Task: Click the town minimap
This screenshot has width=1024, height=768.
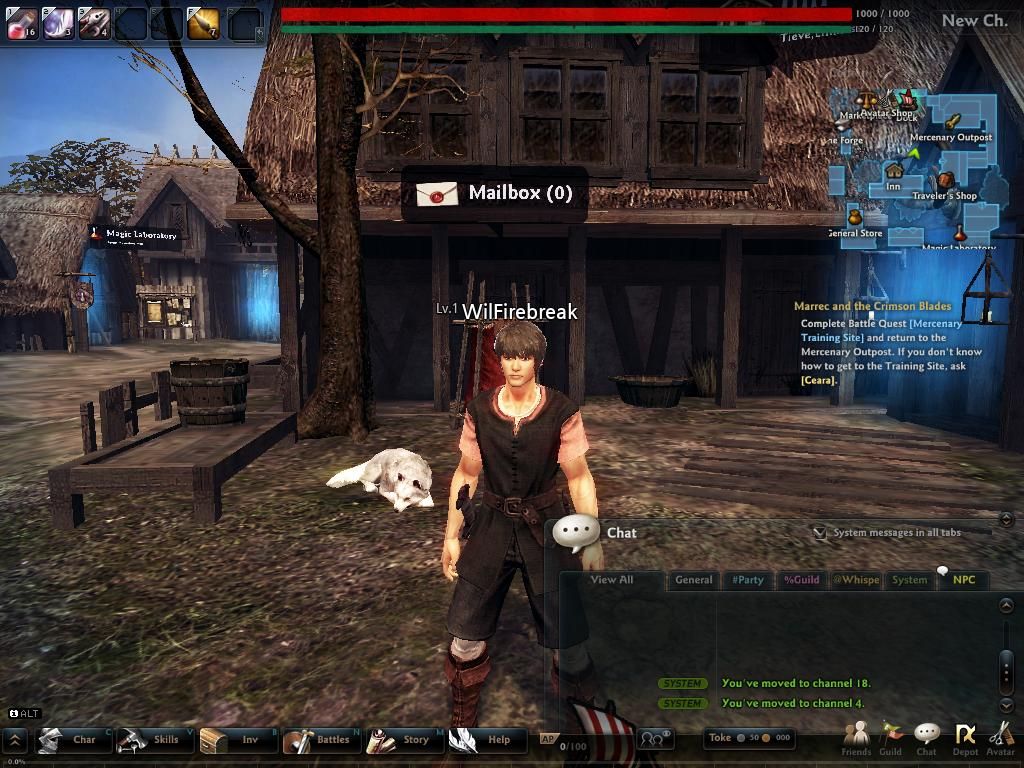Action: (x=915, y=170)
